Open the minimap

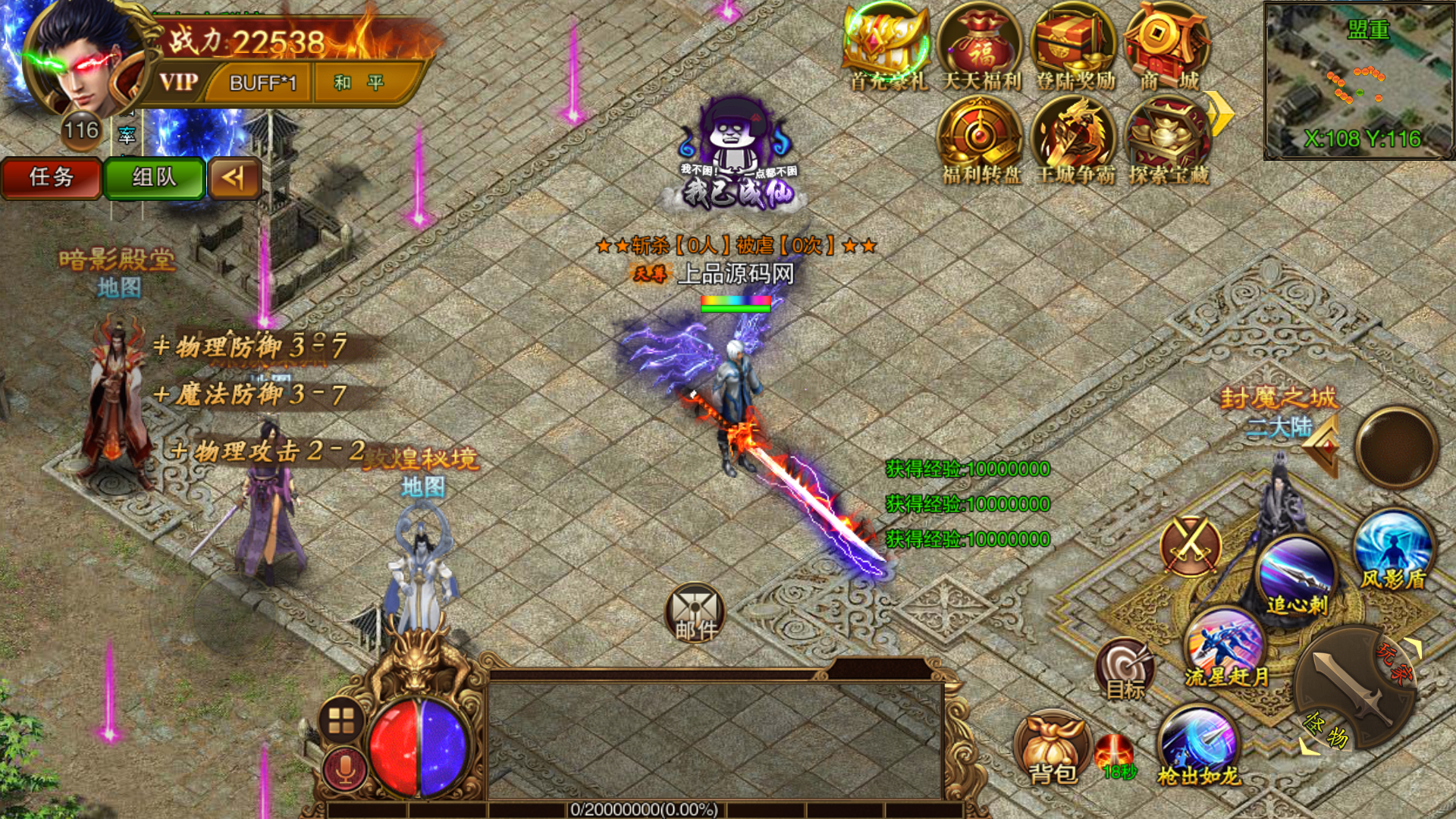[x=1358, y=80]
